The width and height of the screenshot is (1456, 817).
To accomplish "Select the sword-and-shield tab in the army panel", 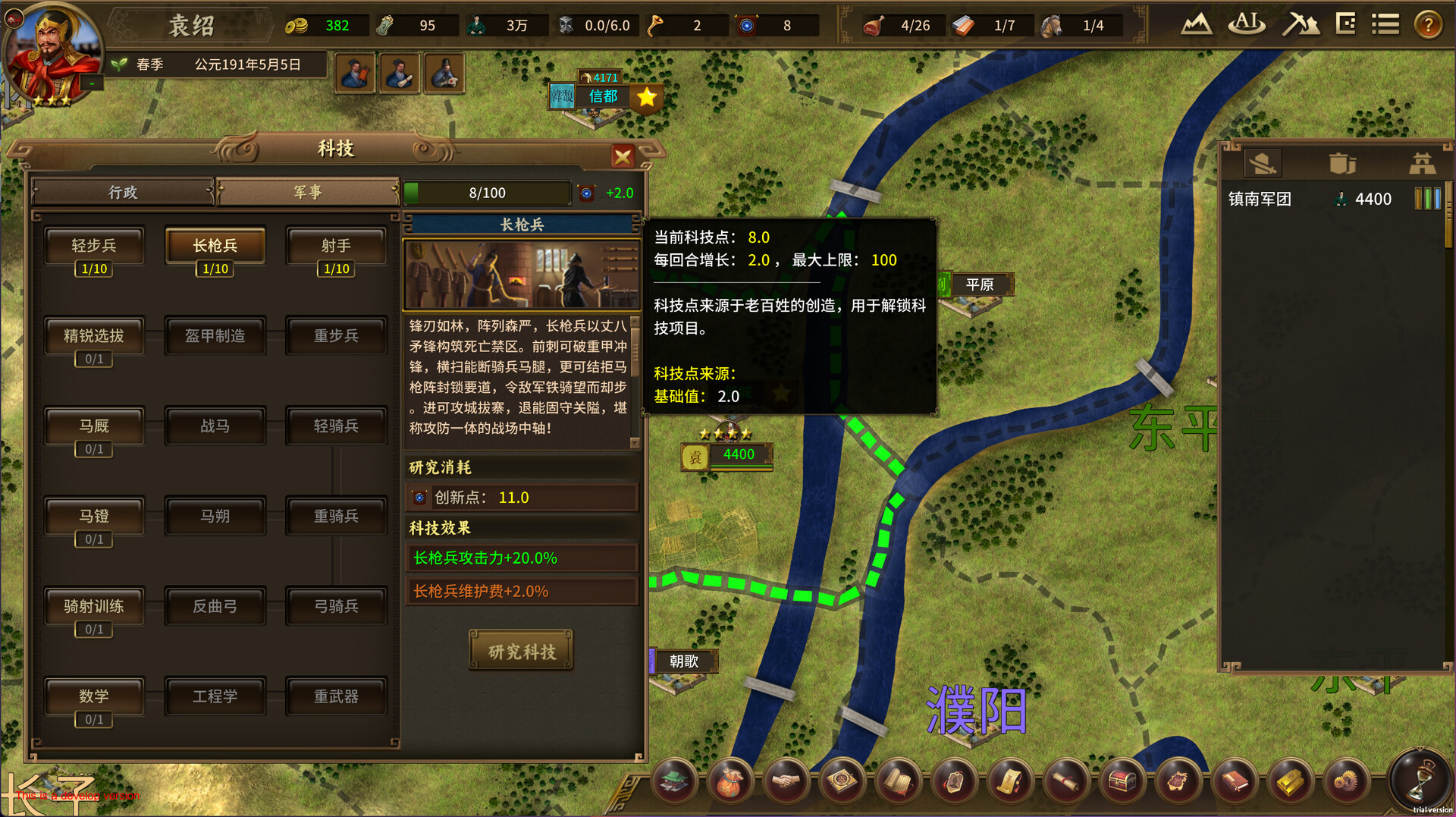I will (1262, 162).
